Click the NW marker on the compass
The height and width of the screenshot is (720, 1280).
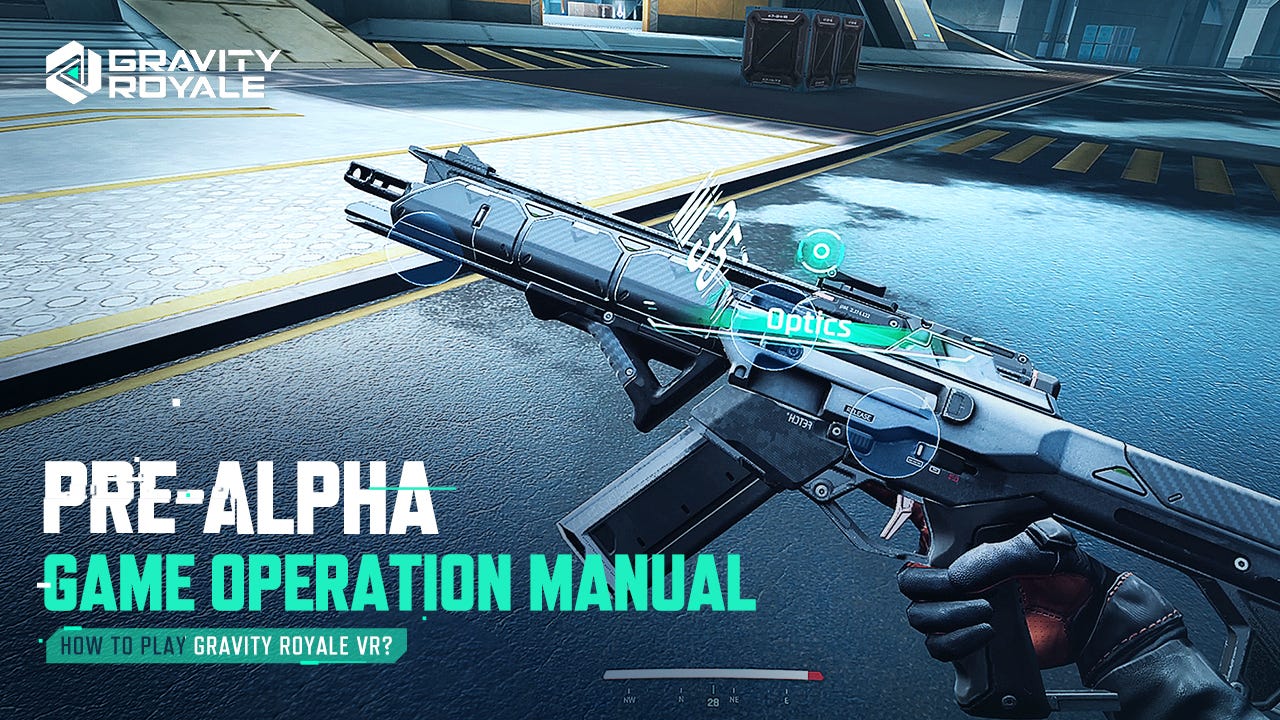[x=629, y=699]
